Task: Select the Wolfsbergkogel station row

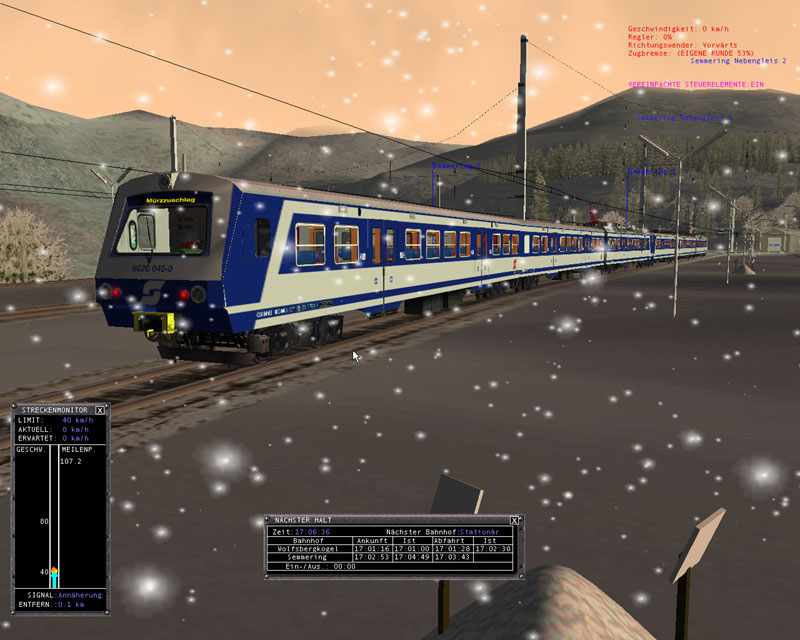Action: pos(314,548)
